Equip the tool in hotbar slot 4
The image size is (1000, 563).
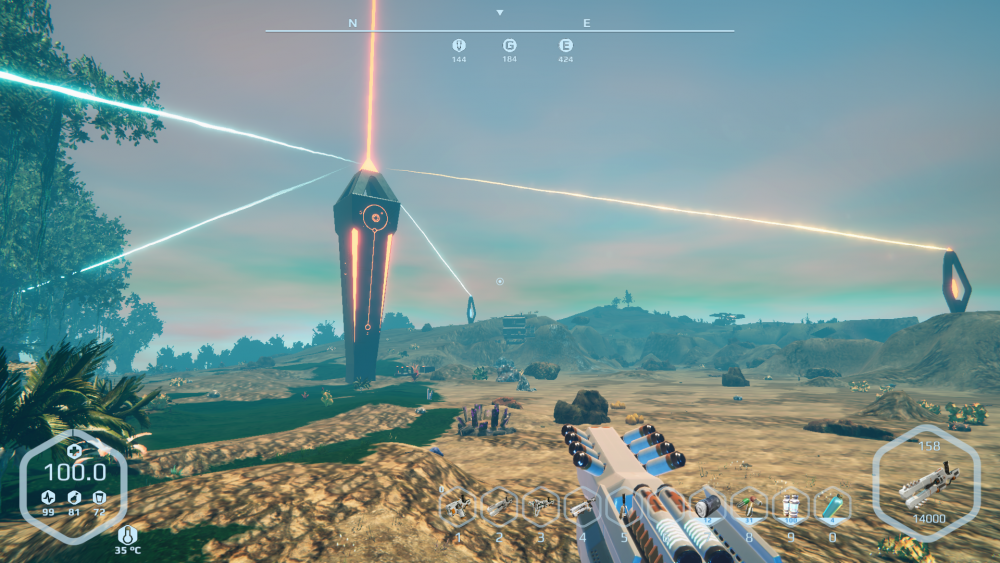582,507
